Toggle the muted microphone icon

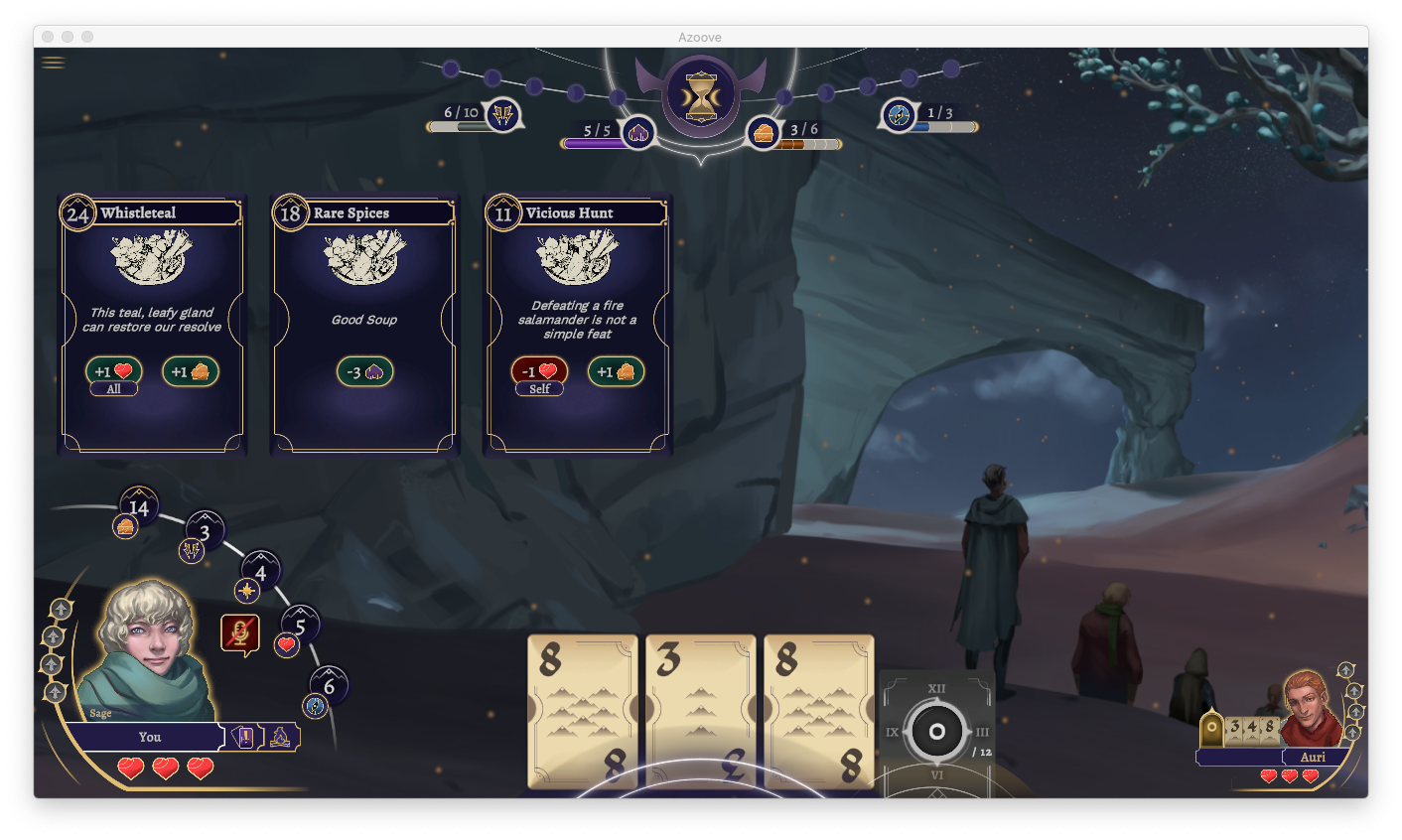239,633
